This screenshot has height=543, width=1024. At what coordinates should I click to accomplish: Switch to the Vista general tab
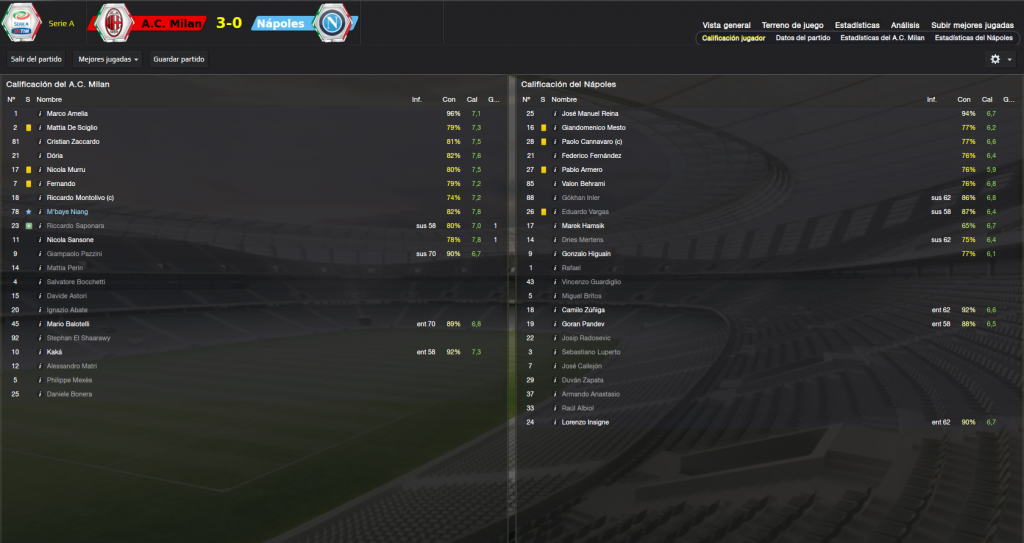coord(726,25)
